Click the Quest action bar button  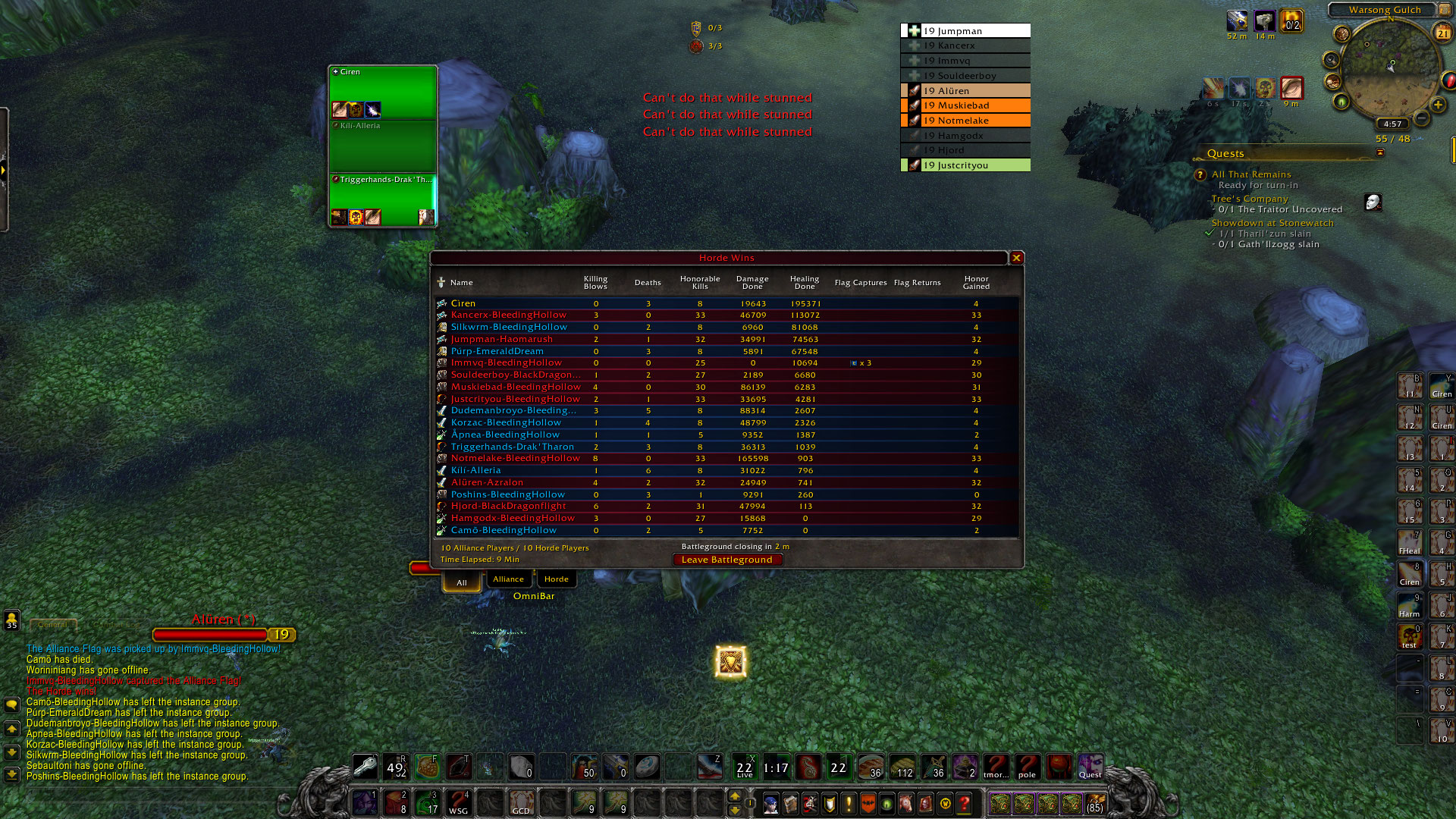click(x=1090, y=767)
